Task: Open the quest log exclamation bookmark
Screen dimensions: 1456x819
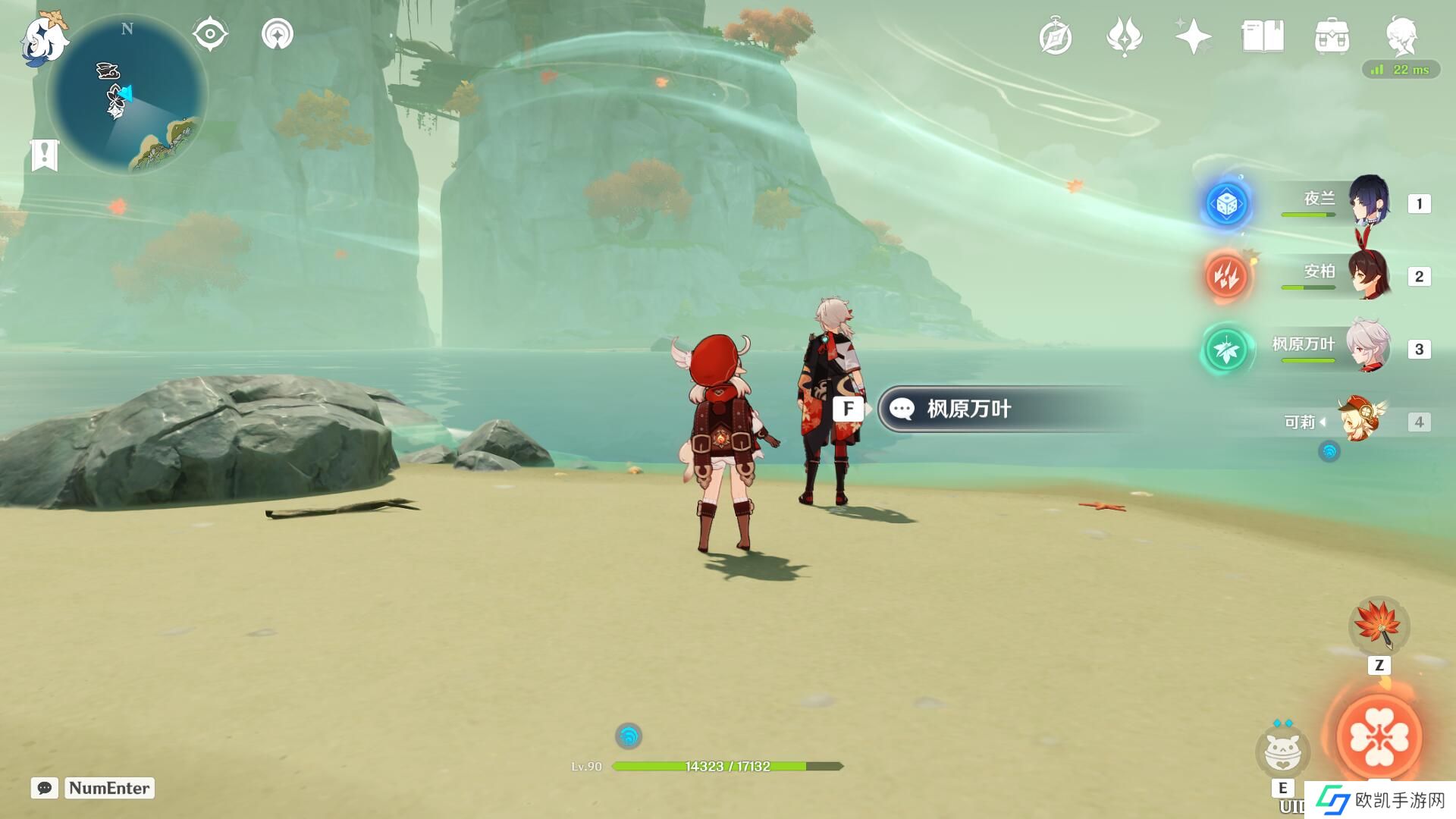Action: click(45, 155)
